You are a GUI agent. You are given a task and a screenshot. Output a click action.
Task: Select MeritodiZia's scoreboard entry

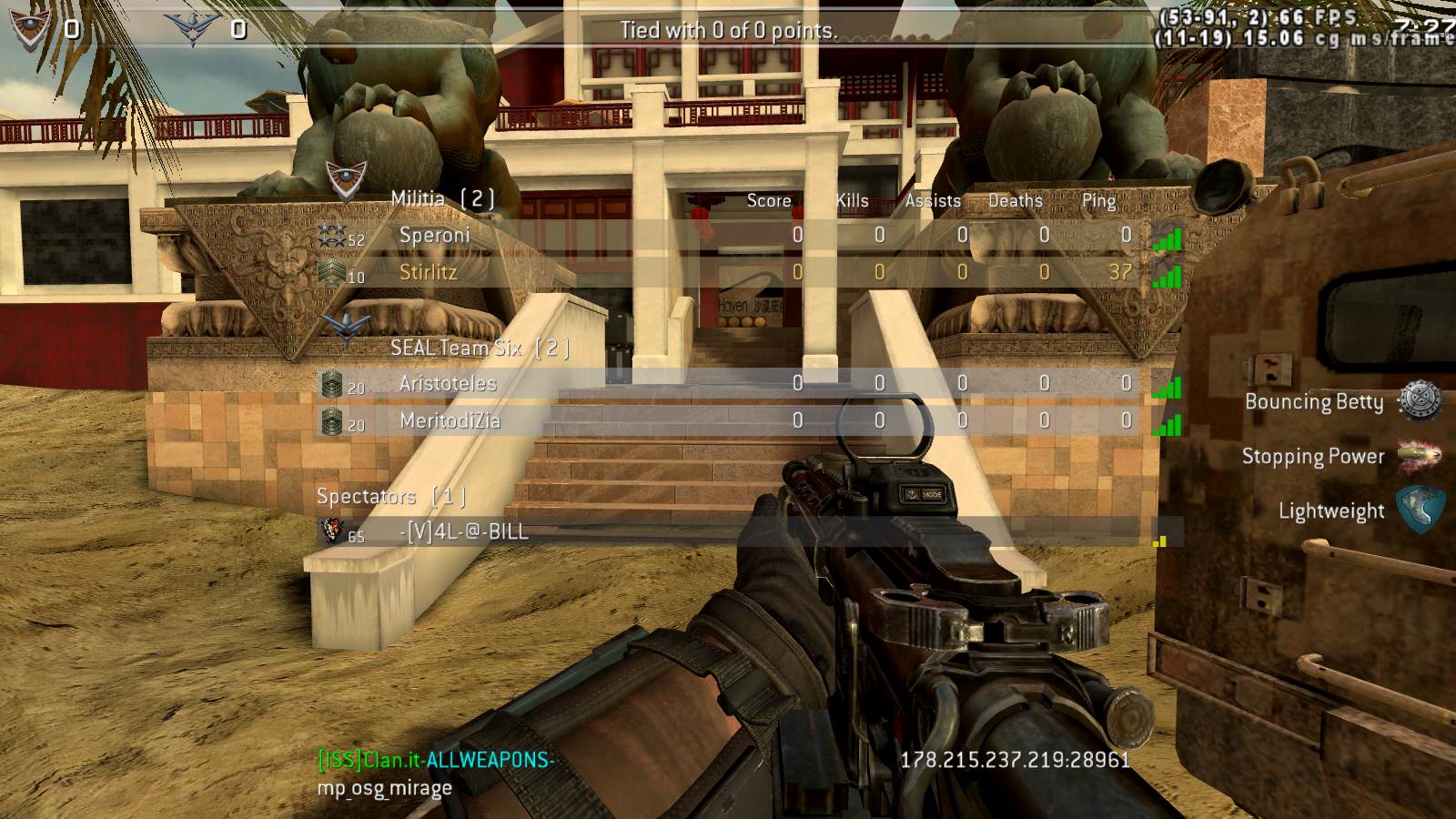pyautogui.click(x=450, y=420)
